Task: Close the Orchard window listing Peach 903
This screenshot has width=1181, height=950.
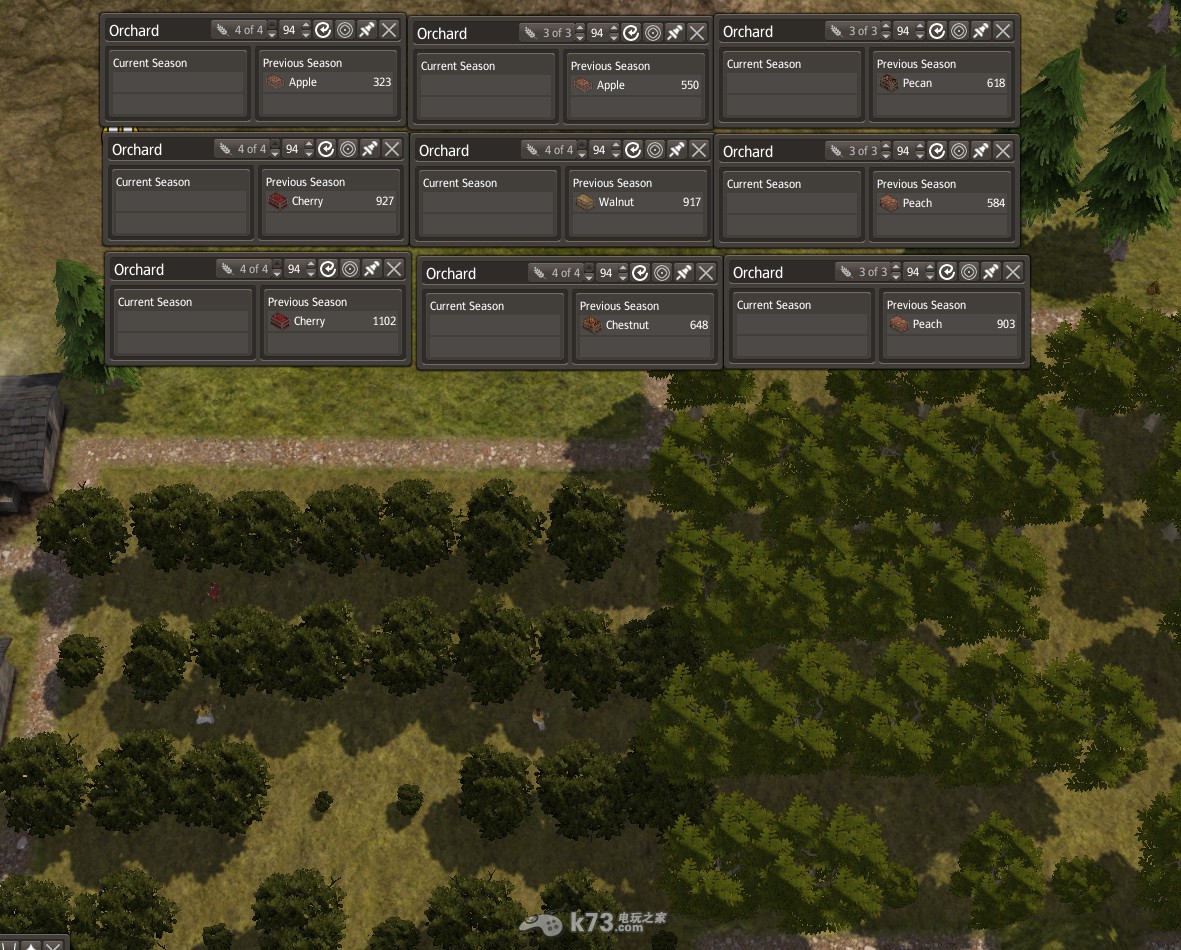Action: click(1013, 272)
